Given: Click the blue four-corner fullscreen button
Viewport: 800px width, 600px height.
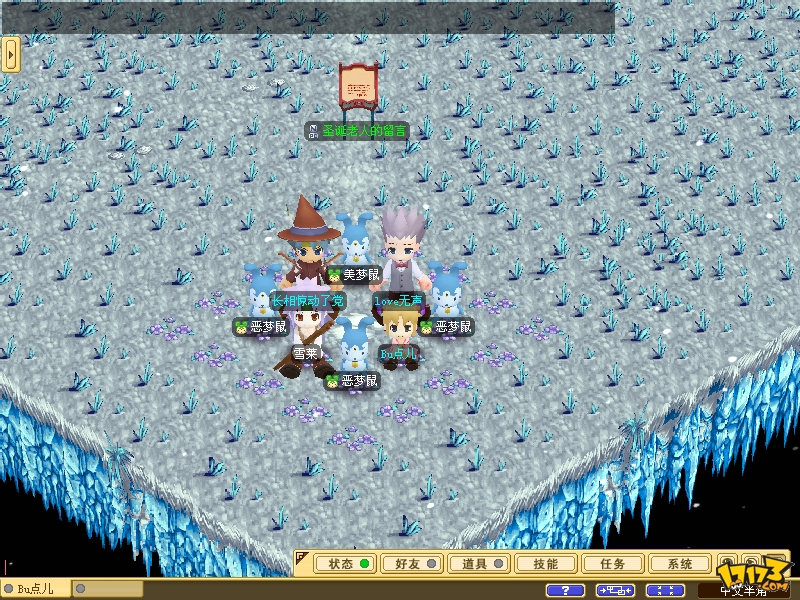Looking at the screenshot, I should tap(665, 590).
